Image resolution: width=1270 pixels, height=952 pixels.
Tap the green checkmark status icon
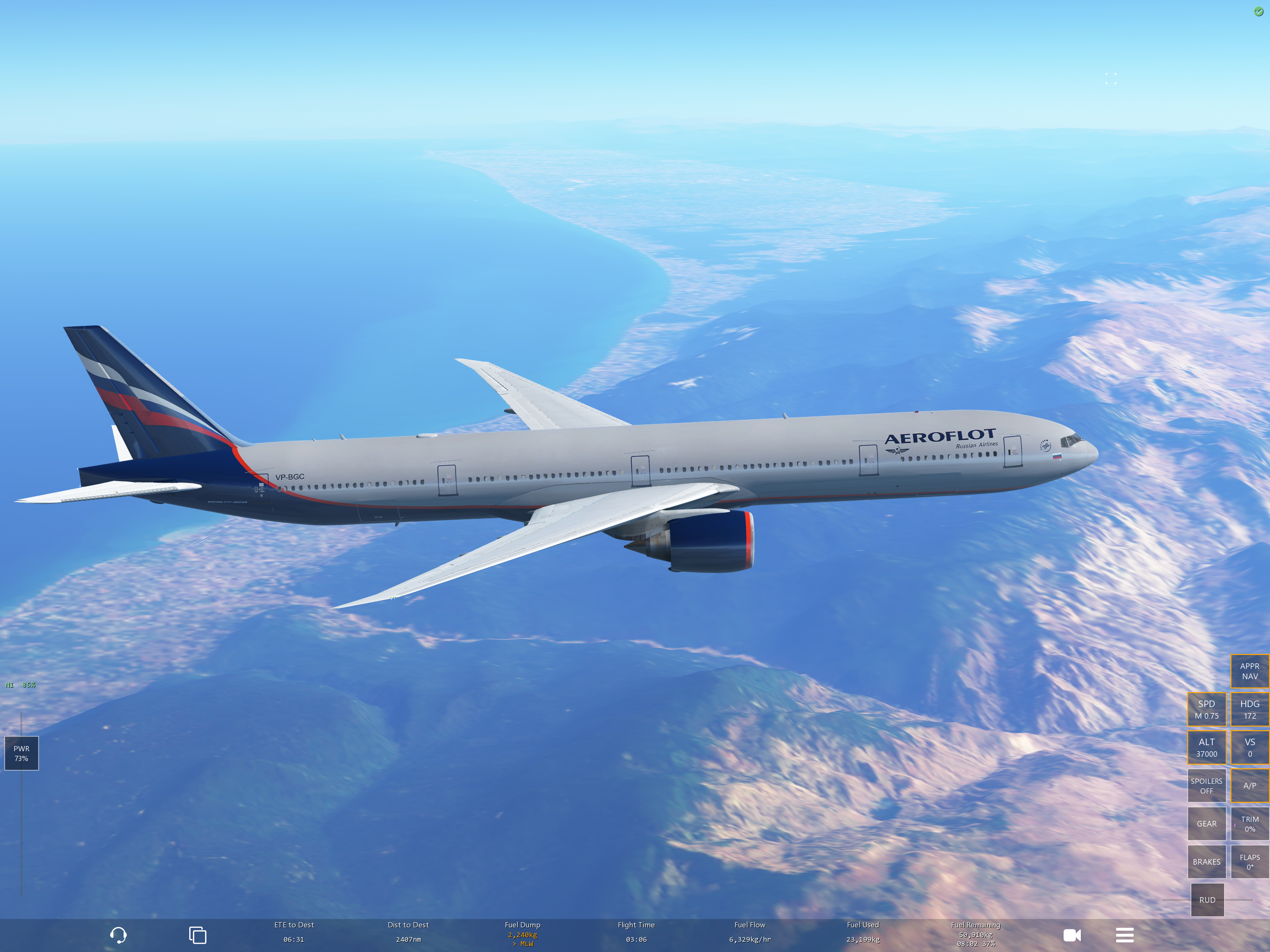point(1258,12)
